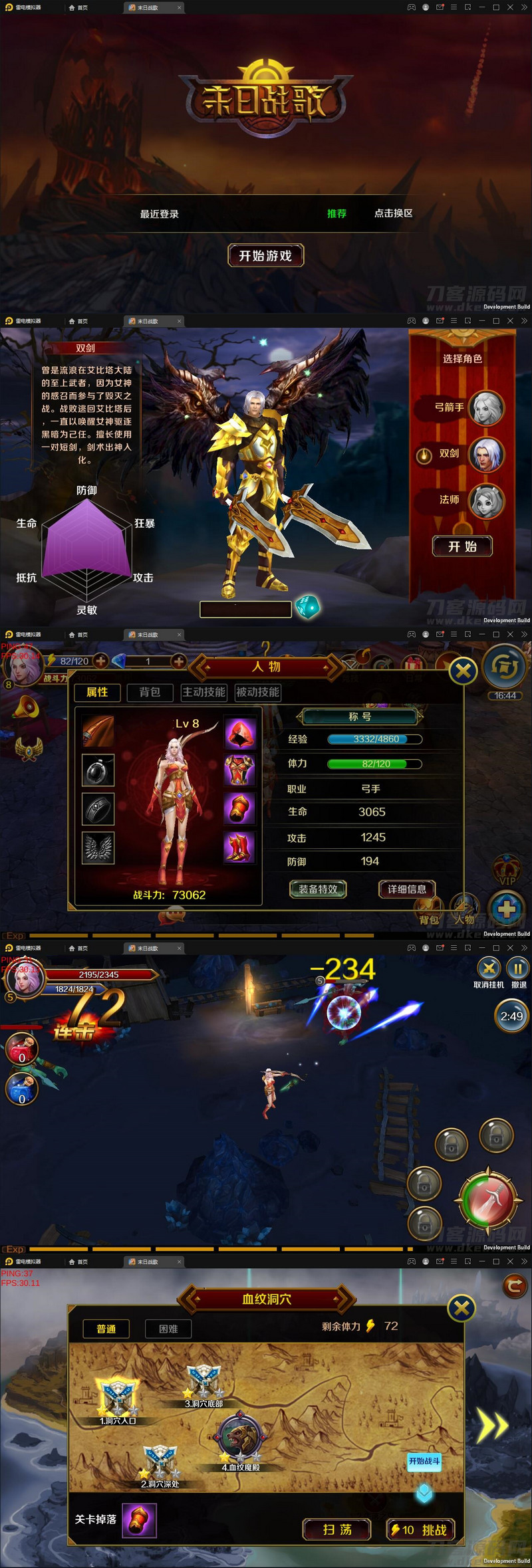This screenshot has height=1568, width=532.
Task: Open 装备特效 equipment effects
Action: [318, 889]
